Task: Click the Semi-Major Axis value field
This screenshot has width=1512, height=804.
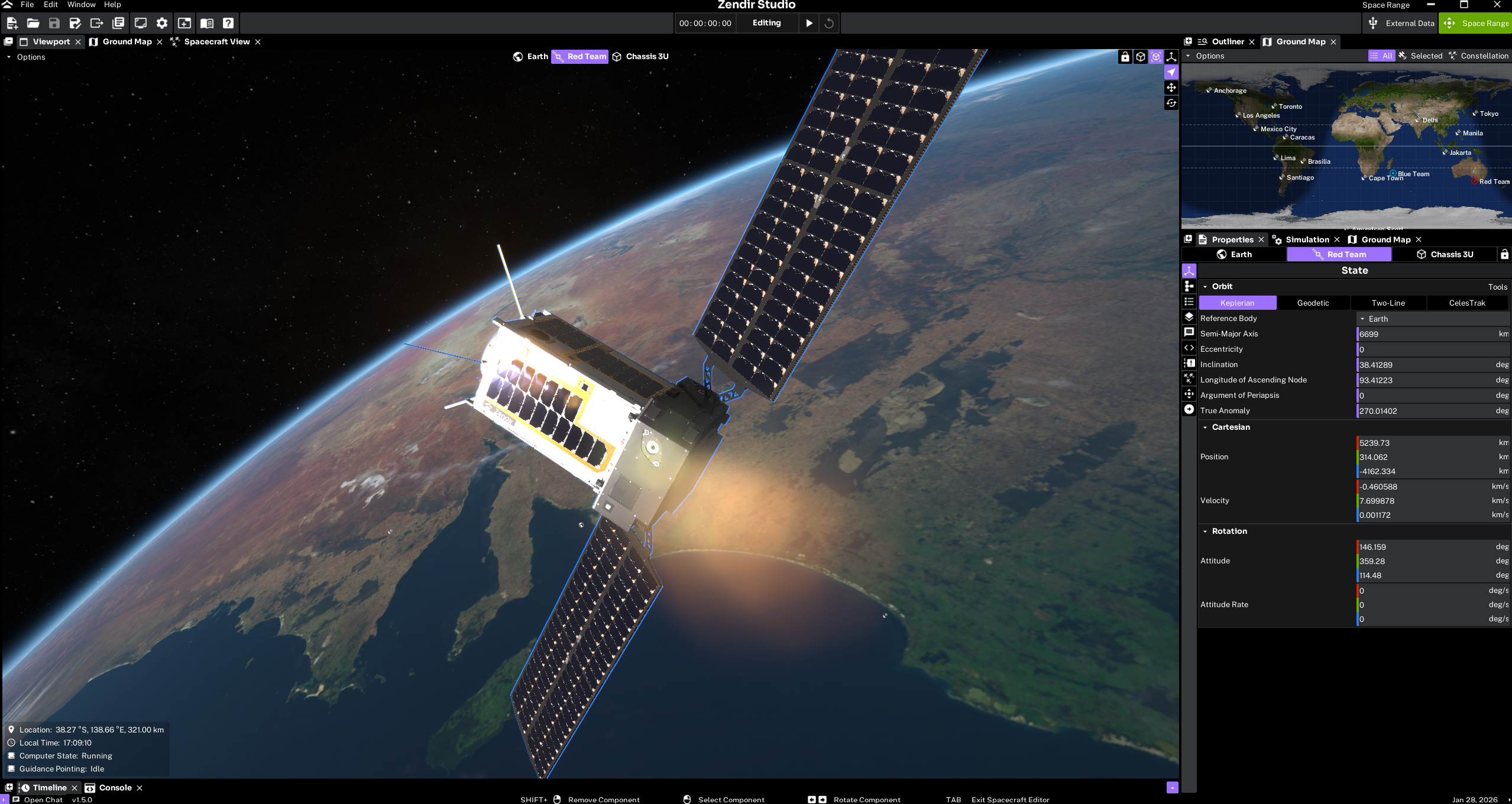Action: click(x=1426, y=334)
